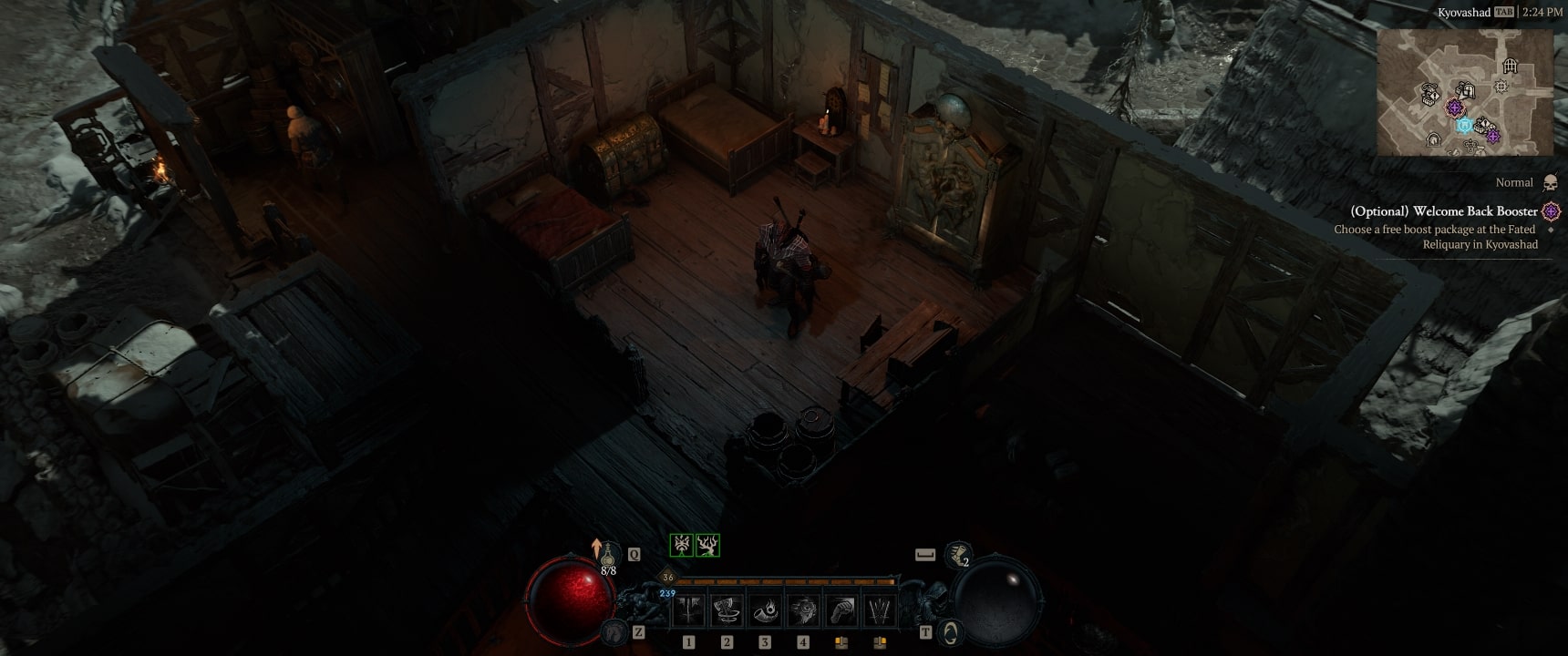Screen dimensions: 1568x656
Task: Select the clenched fist skill slot
Action: 841,610
